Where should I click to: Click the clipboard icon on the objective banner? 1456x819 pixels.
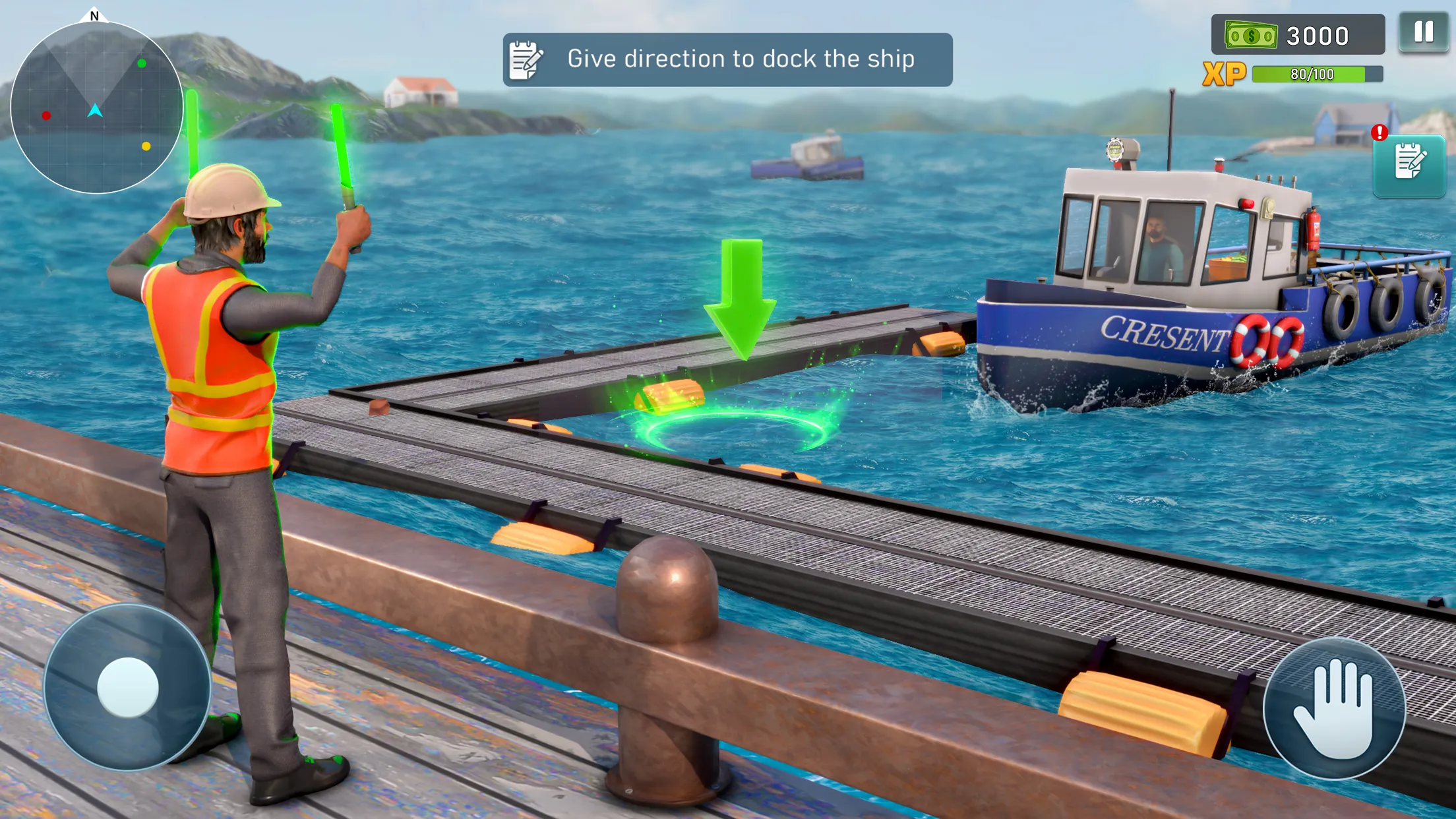point(524,59)
